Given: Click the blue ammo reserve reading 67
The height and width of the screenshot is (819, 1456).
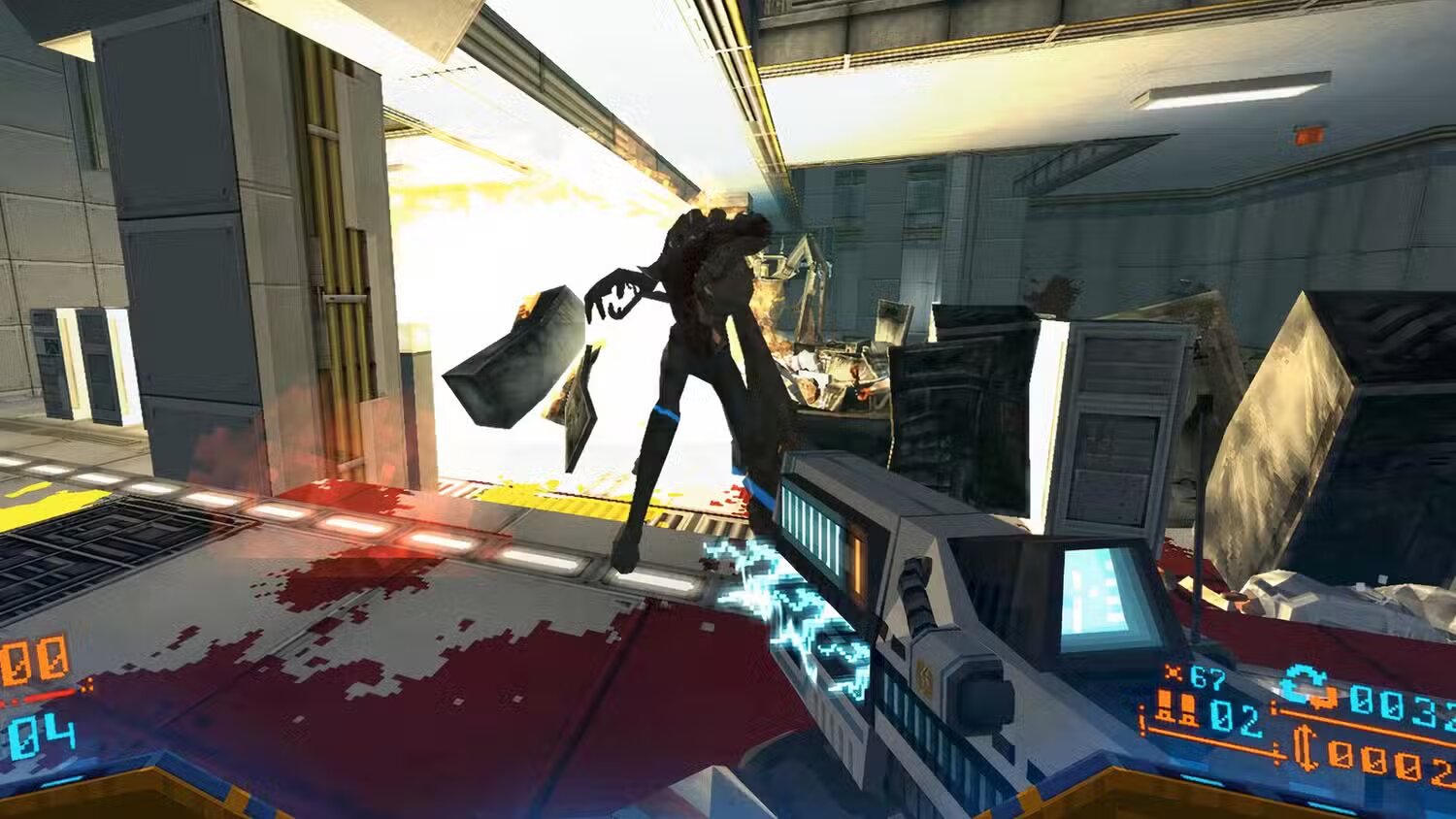Looking at the screenshot, I should (1208, 674).
